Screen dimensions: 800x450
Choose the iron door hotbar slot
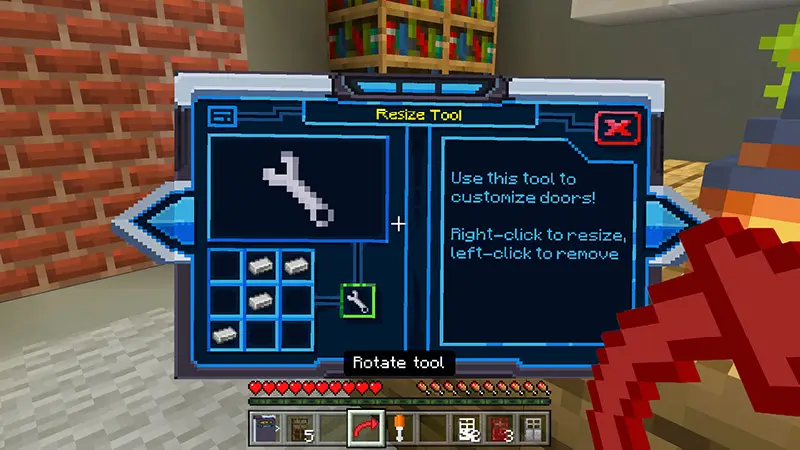pos(531,428)
